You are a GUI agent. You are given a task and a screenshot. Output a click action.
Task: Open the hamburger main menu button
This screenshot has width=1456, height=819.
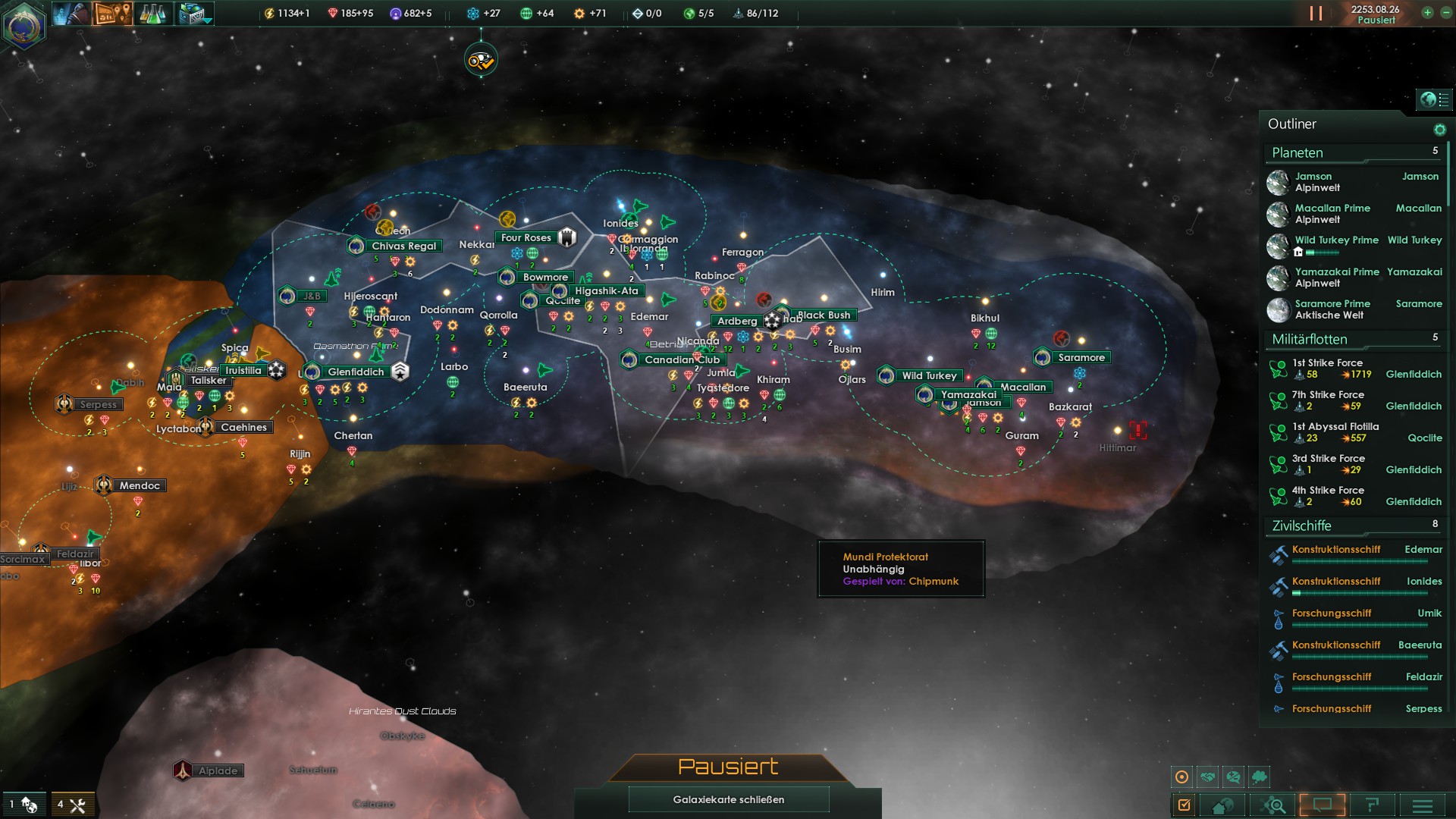tap(1422, 805)
